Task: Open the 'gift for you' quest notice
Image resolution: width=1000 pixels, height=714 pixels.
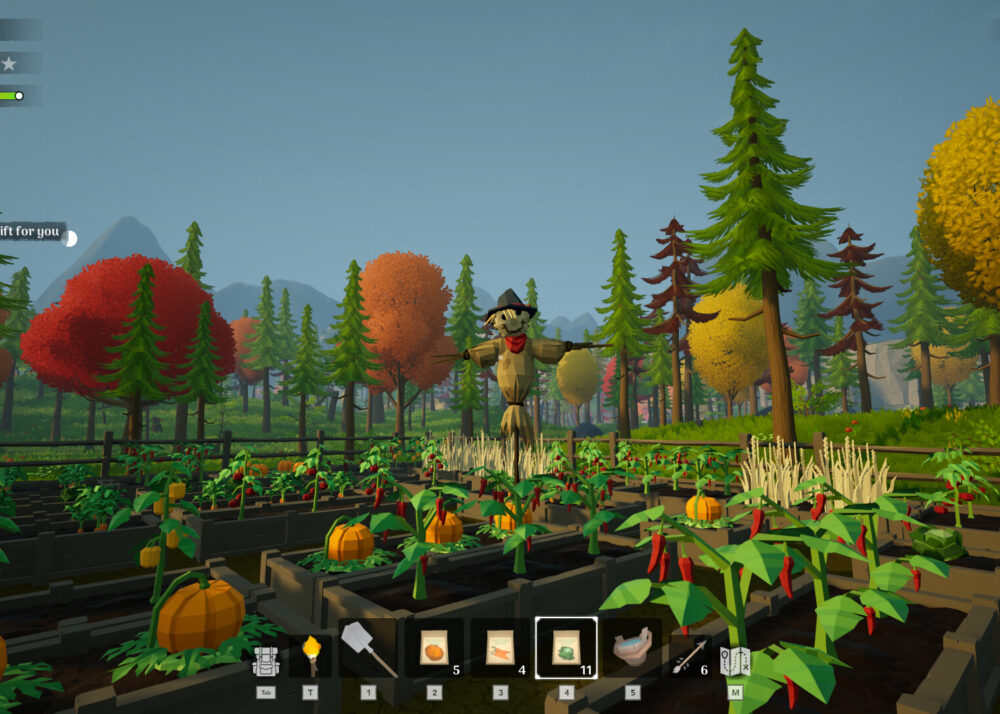Action: pos(32,232)
